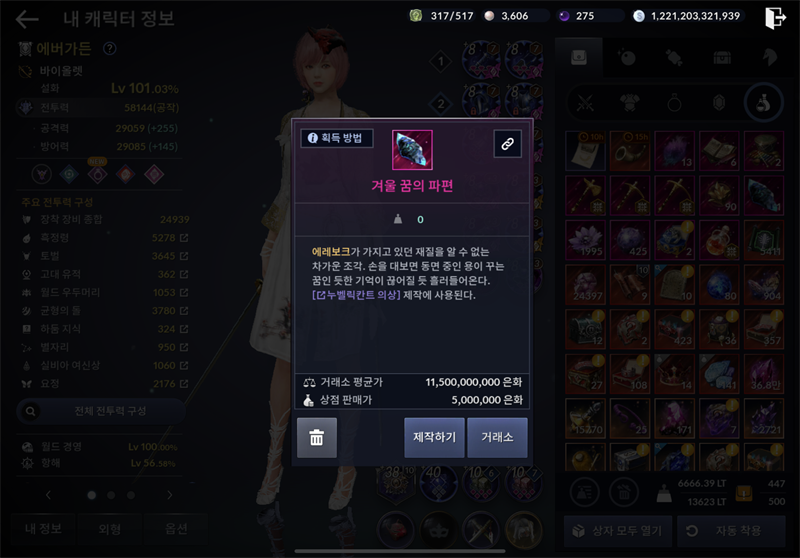
Task: Select the crossed swords inventory filter
Action: [x=587, y=101]
